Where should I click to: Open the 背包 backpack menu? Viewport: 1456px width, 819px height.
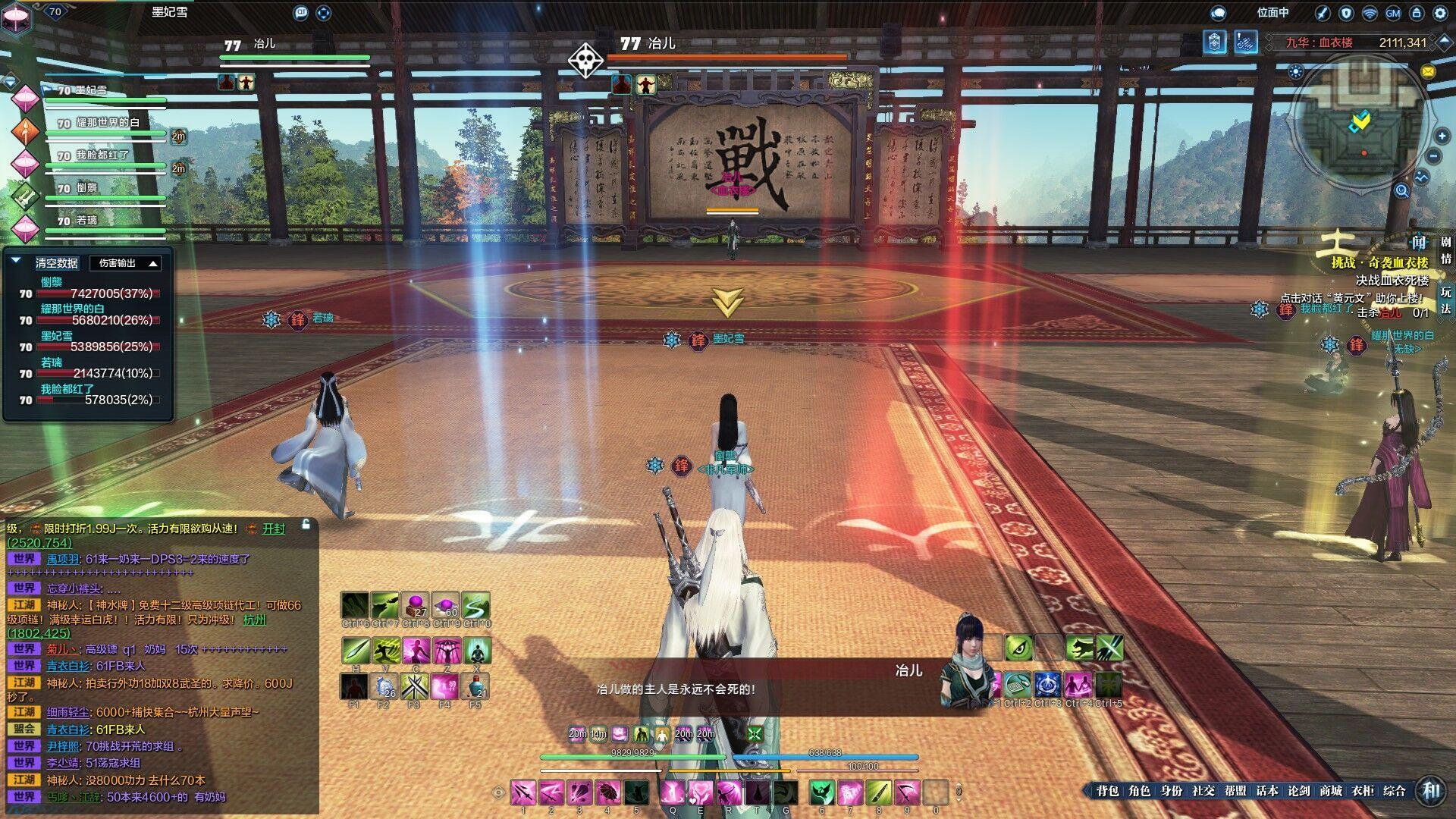1107,791
